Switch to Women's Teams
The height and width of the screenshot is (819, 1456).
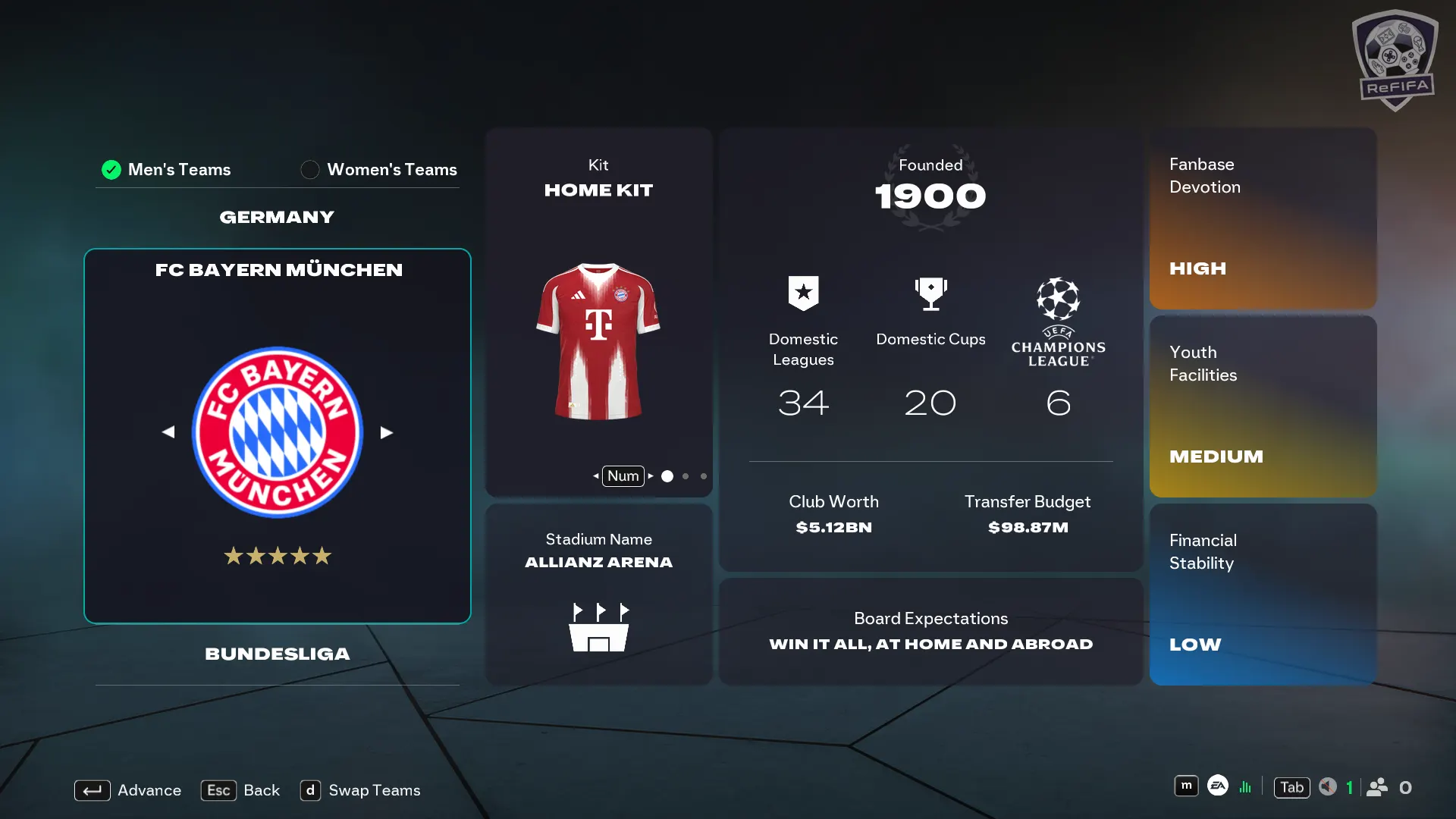tap(379, 169)
